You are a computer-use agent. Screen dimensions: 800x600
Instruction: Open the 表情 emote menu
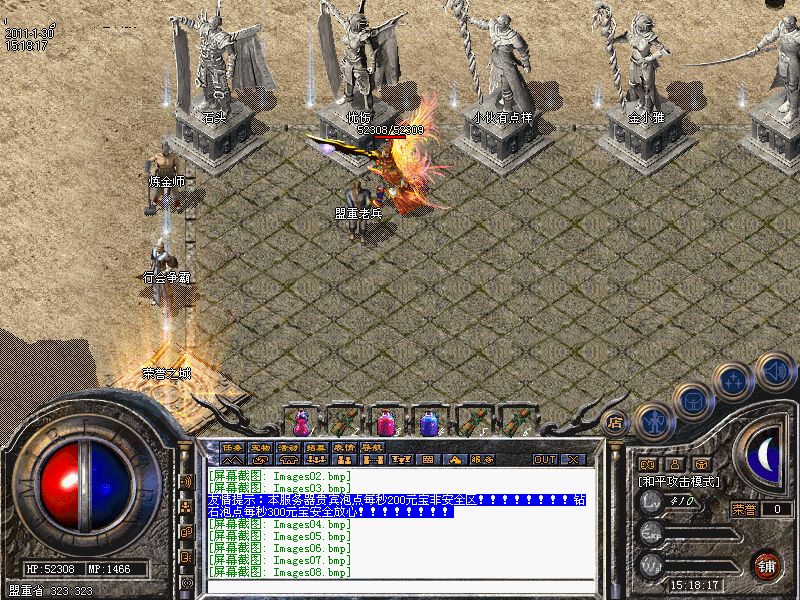click(x=344, y=446)
